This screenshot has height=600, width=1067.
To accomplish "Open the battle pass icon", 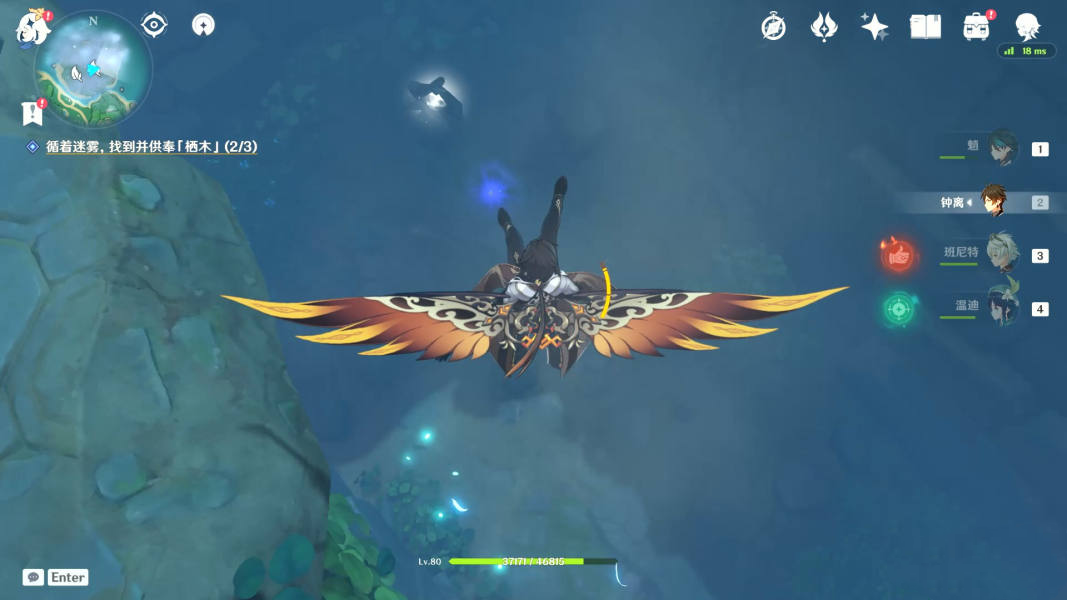I will tap(824, 27).
